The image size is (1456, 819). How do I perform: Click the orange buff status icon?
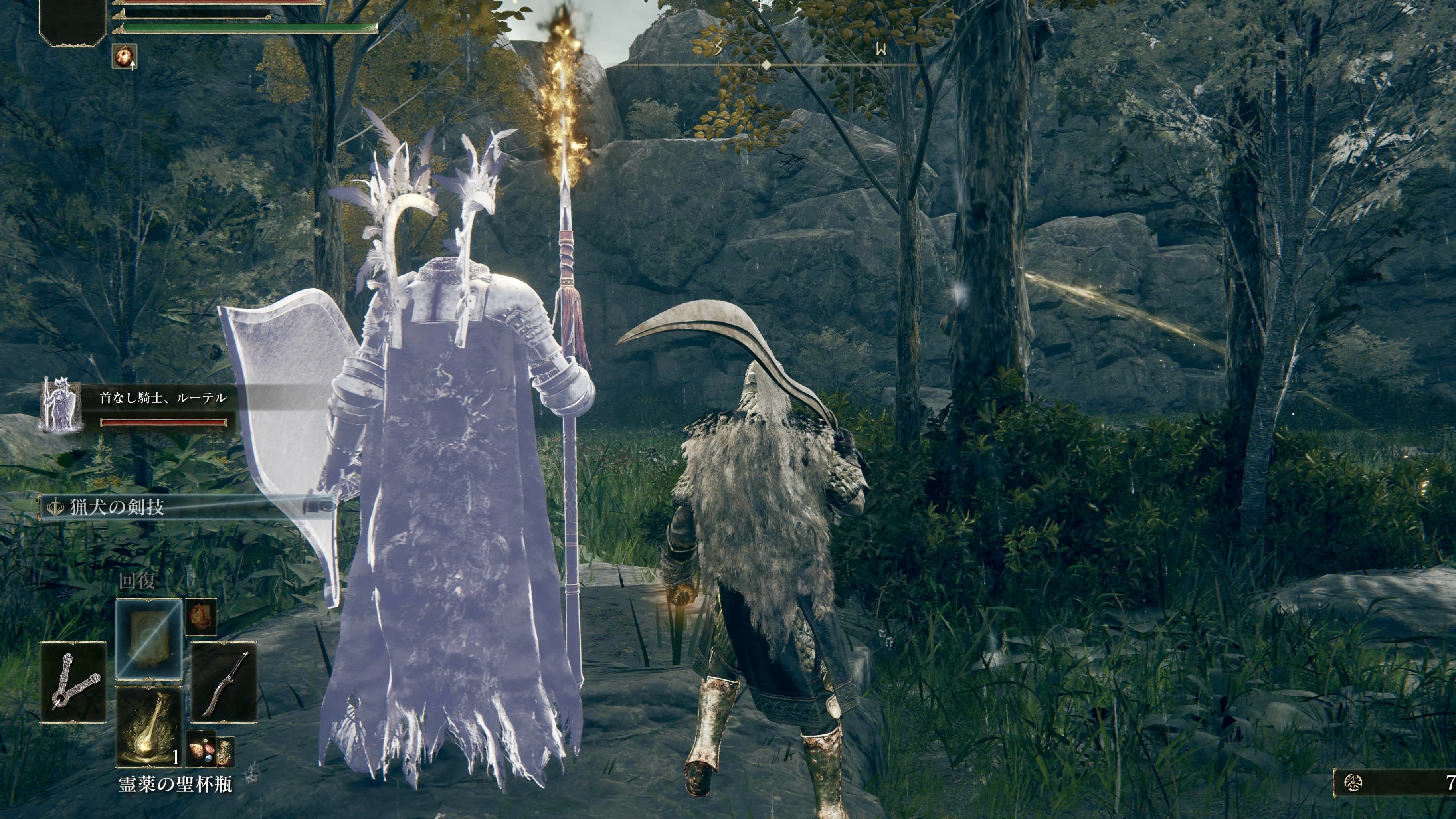(124, 57)
